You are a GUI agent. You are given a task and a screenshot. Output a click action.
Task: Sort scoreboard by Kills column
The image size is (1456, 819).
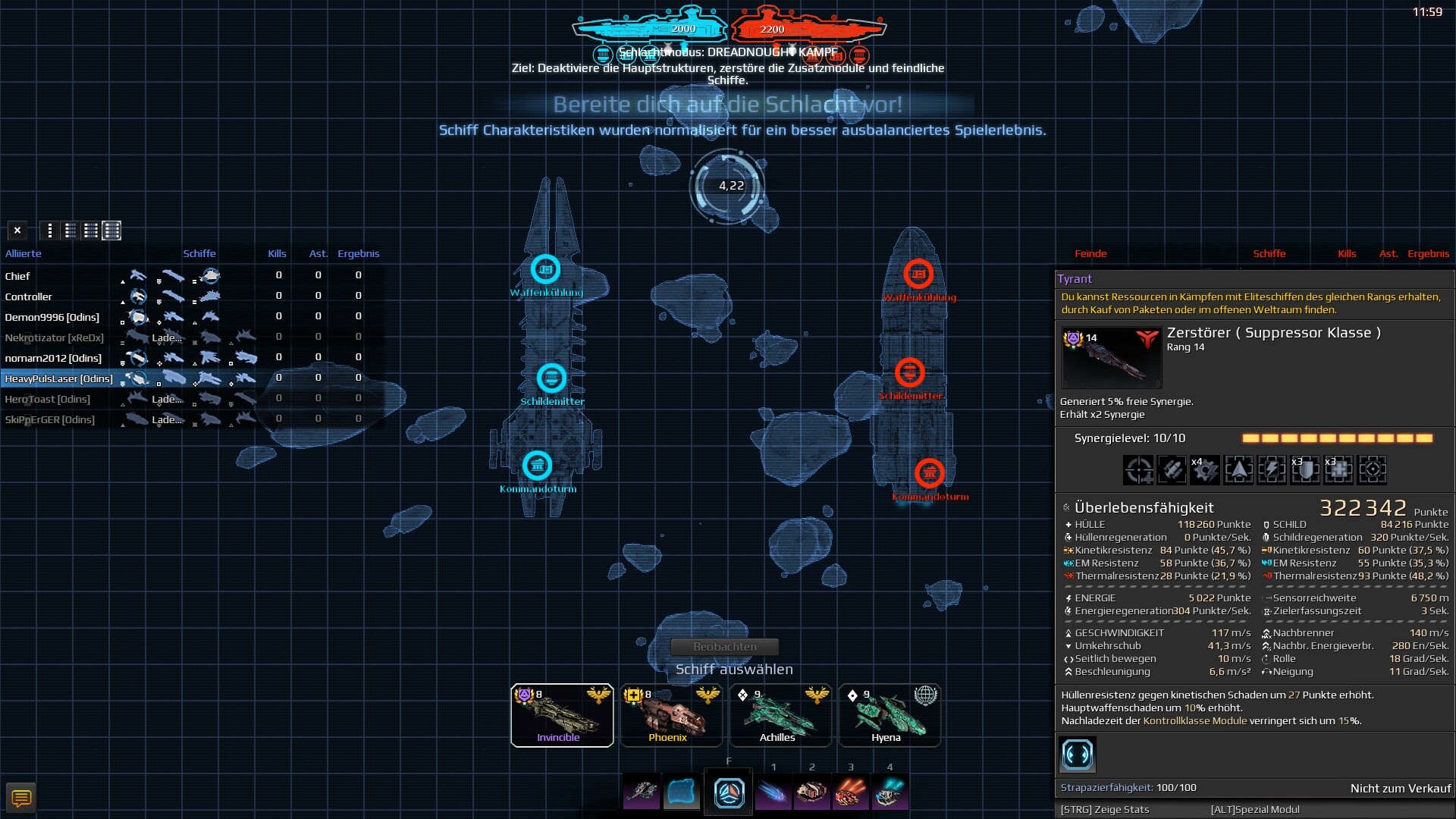point(278,254)
